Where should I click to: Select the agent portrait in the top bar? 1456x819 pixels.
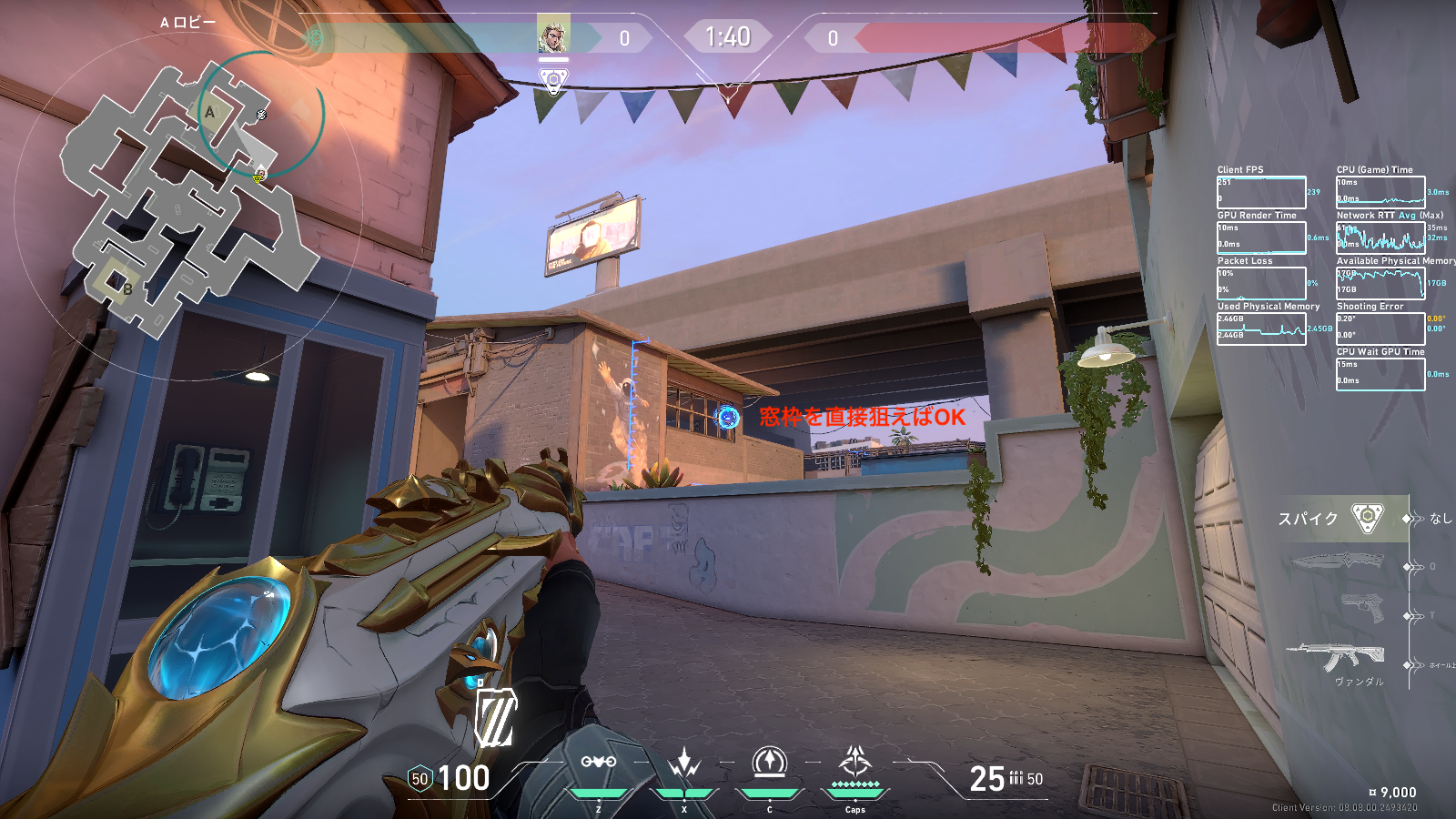point(553,35)
